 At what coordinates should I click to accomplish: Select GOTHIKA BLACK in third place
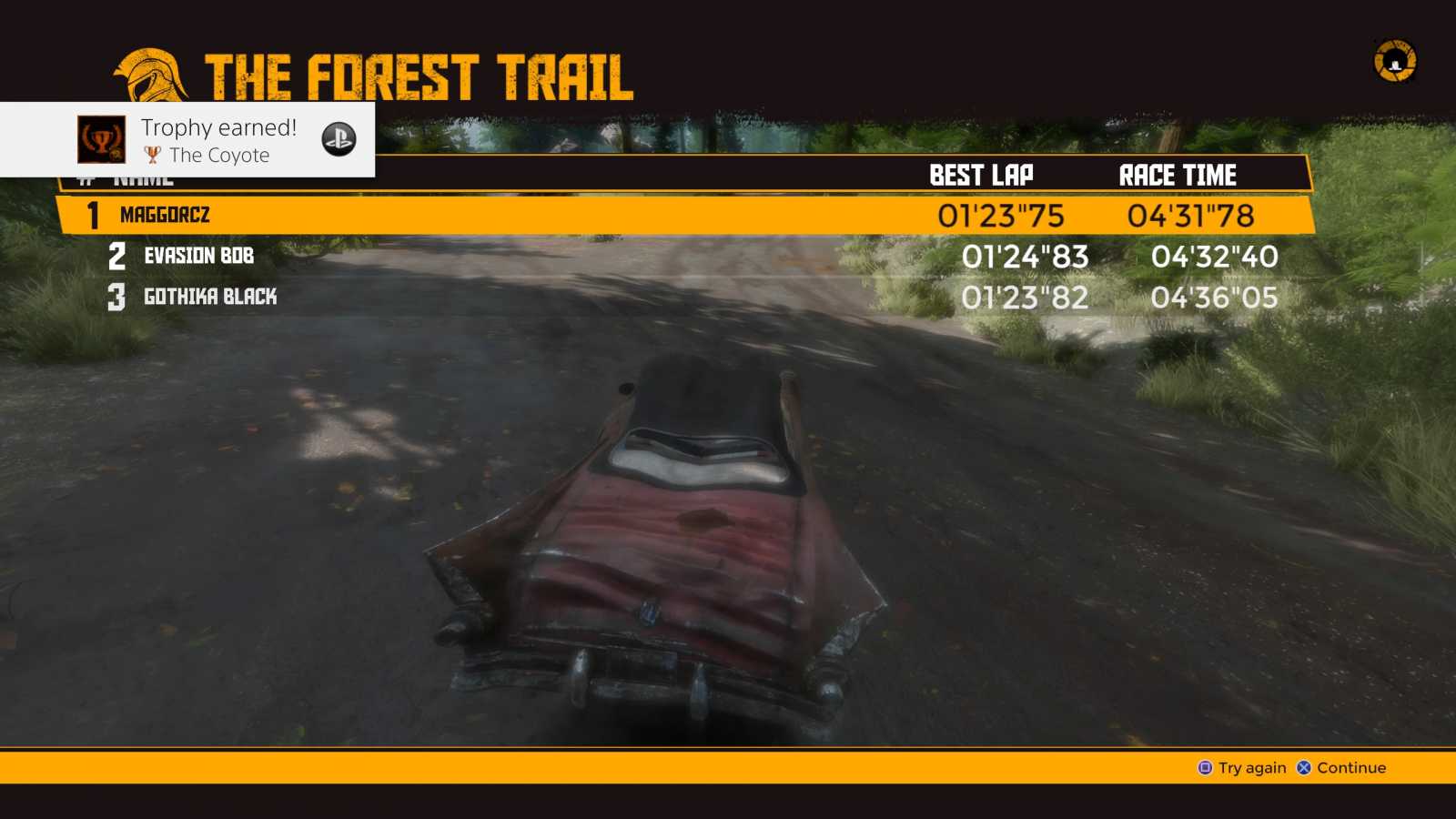pos(210,296)
